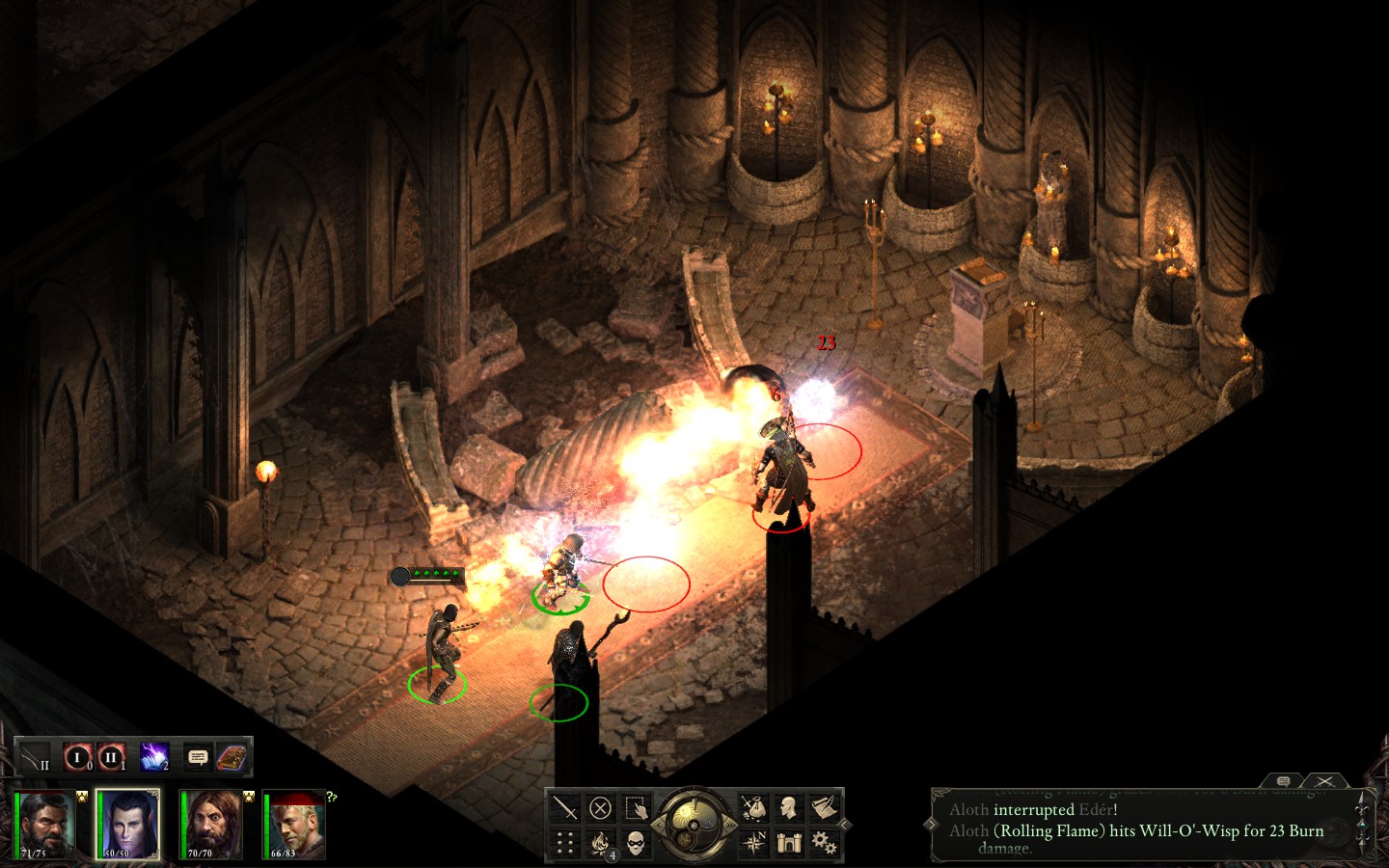Image resolution: width=1389 pixels, height=868 pixels.
Task: Select the blond portrait with 66/83 health
Action: pyautogui.click(x=295, y=825)
